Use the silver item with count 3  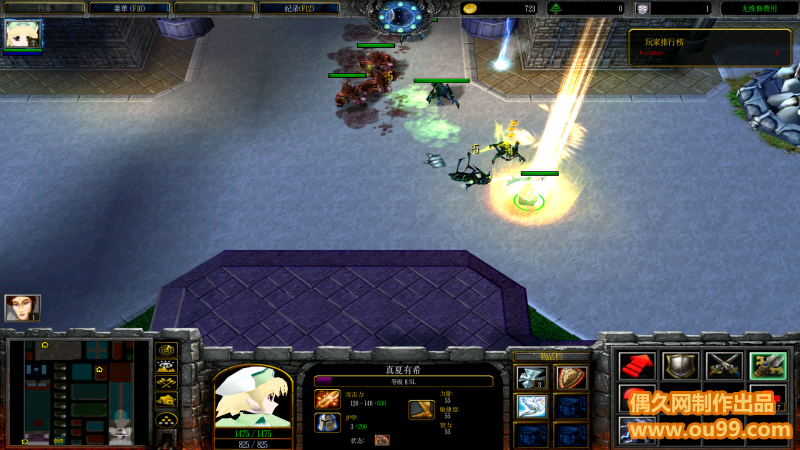point(531,378)
